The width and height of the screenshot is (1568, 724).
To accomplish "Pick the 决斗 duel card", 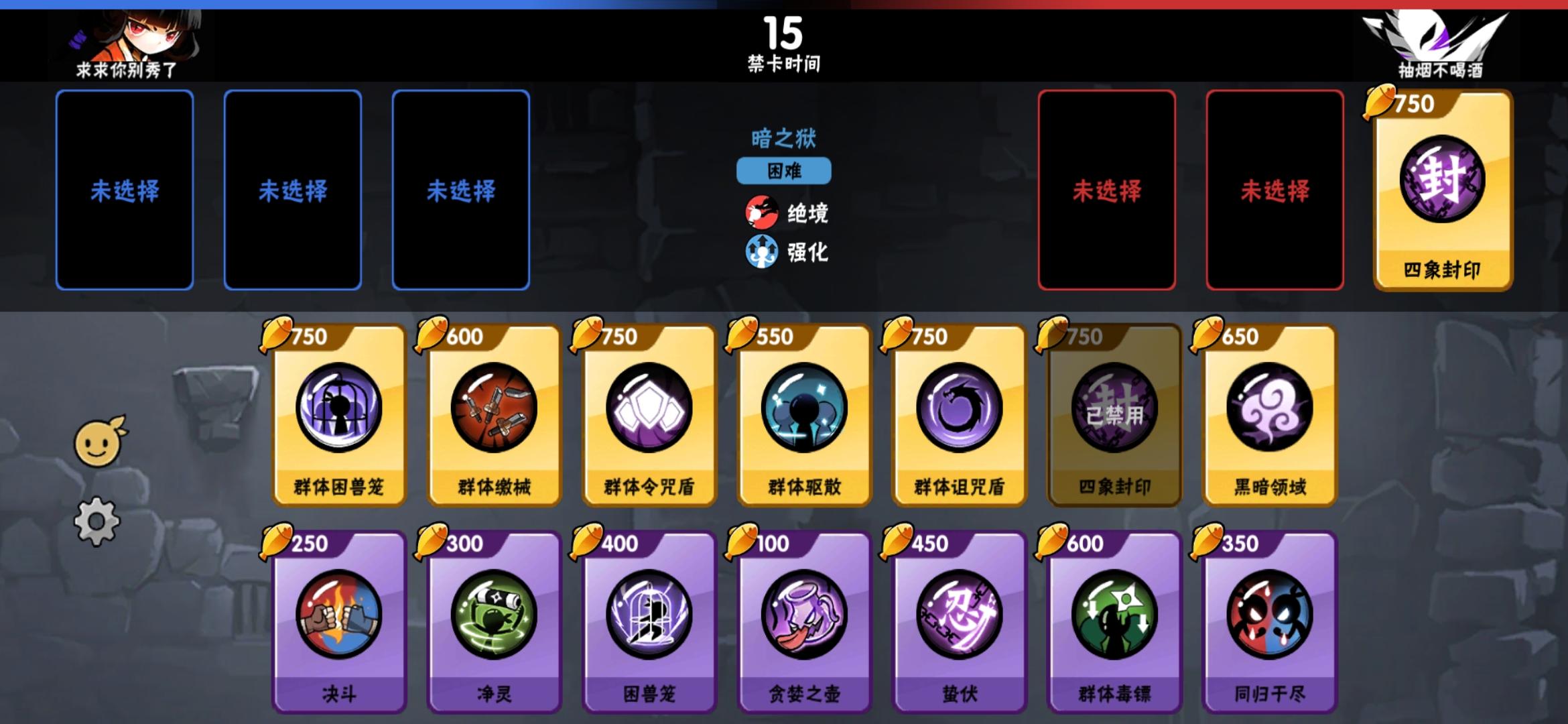I will click(x=338, y=620).
